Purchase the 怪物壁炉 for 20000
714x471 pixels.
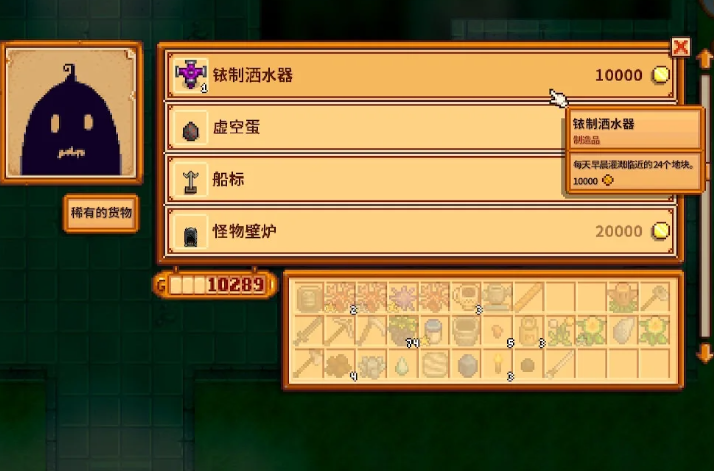coord(420,232)
